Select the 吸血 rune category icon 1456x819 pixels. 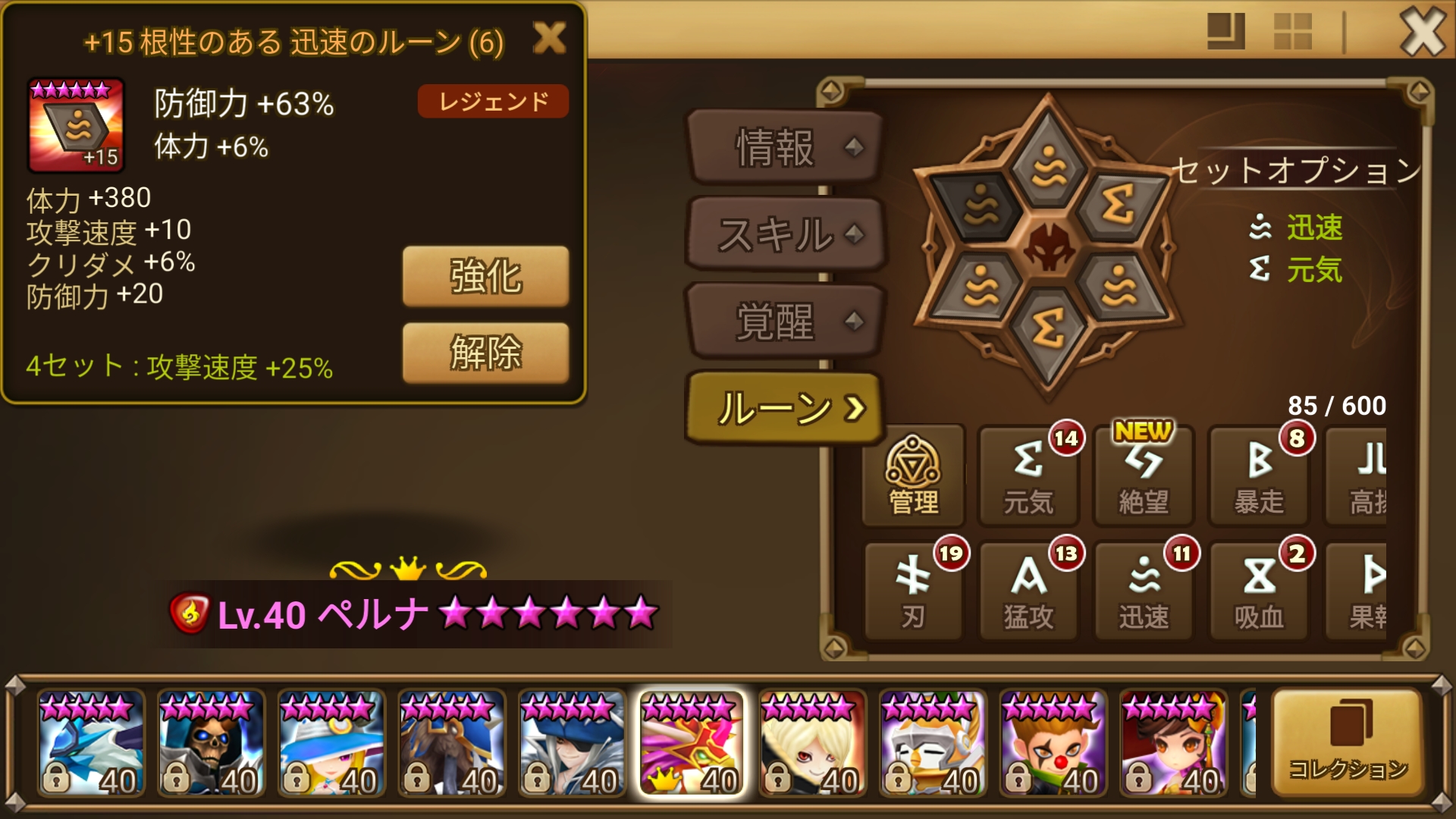[1257, 591]
